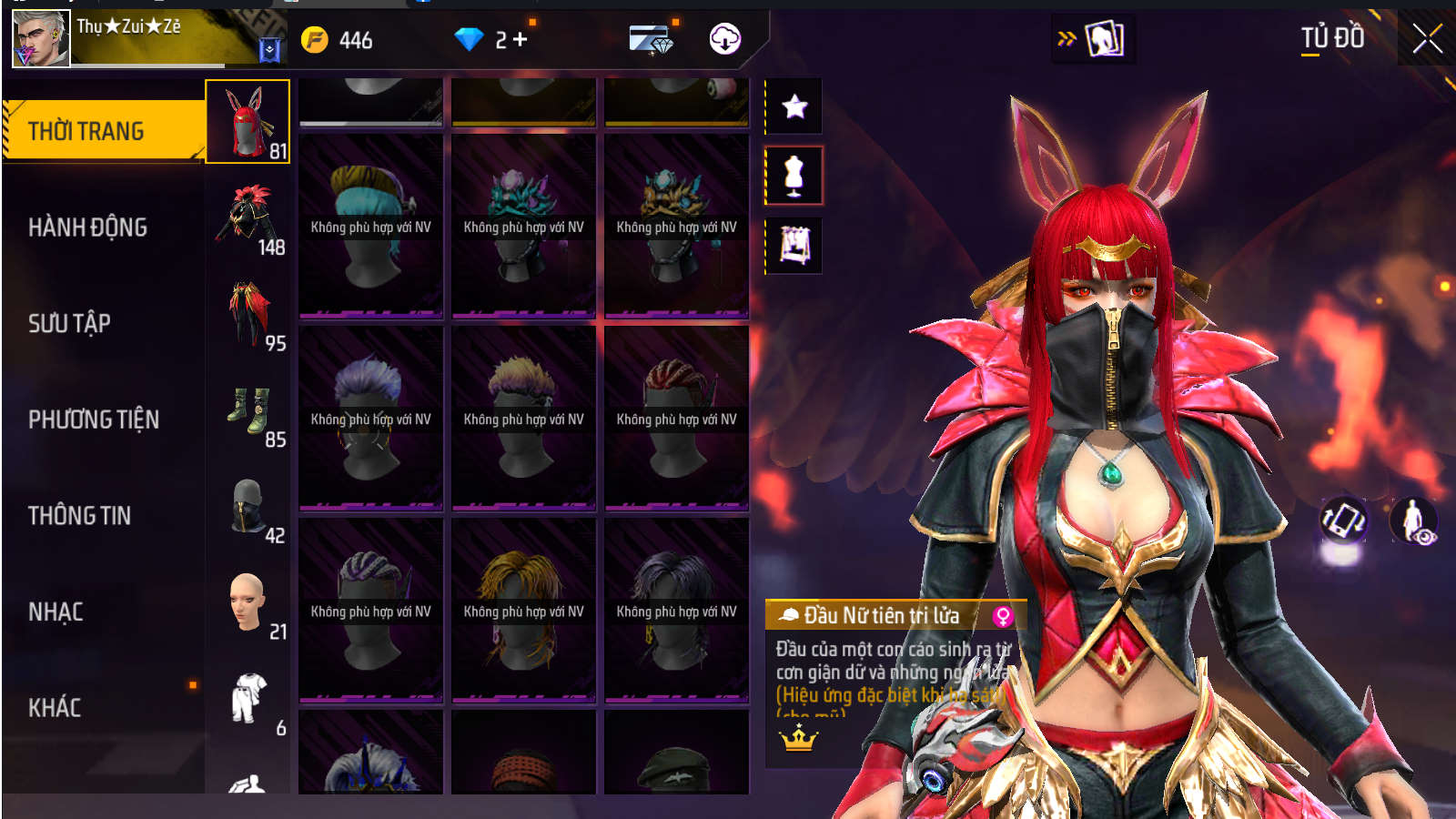Go to the SƯU TẬP section
Viewport: 1456px width, 819px height.
coord(69,323)
